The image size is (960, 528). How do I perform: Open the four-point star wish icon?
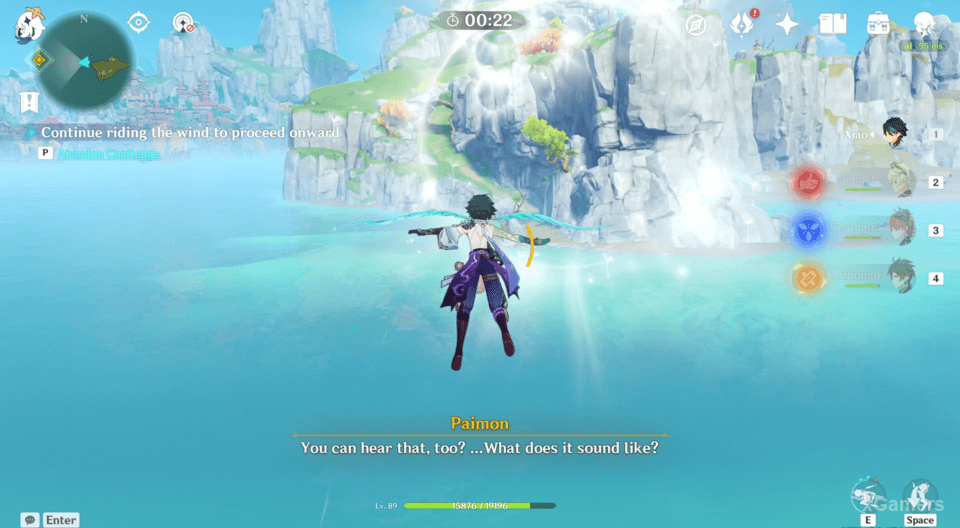(788, 24)
